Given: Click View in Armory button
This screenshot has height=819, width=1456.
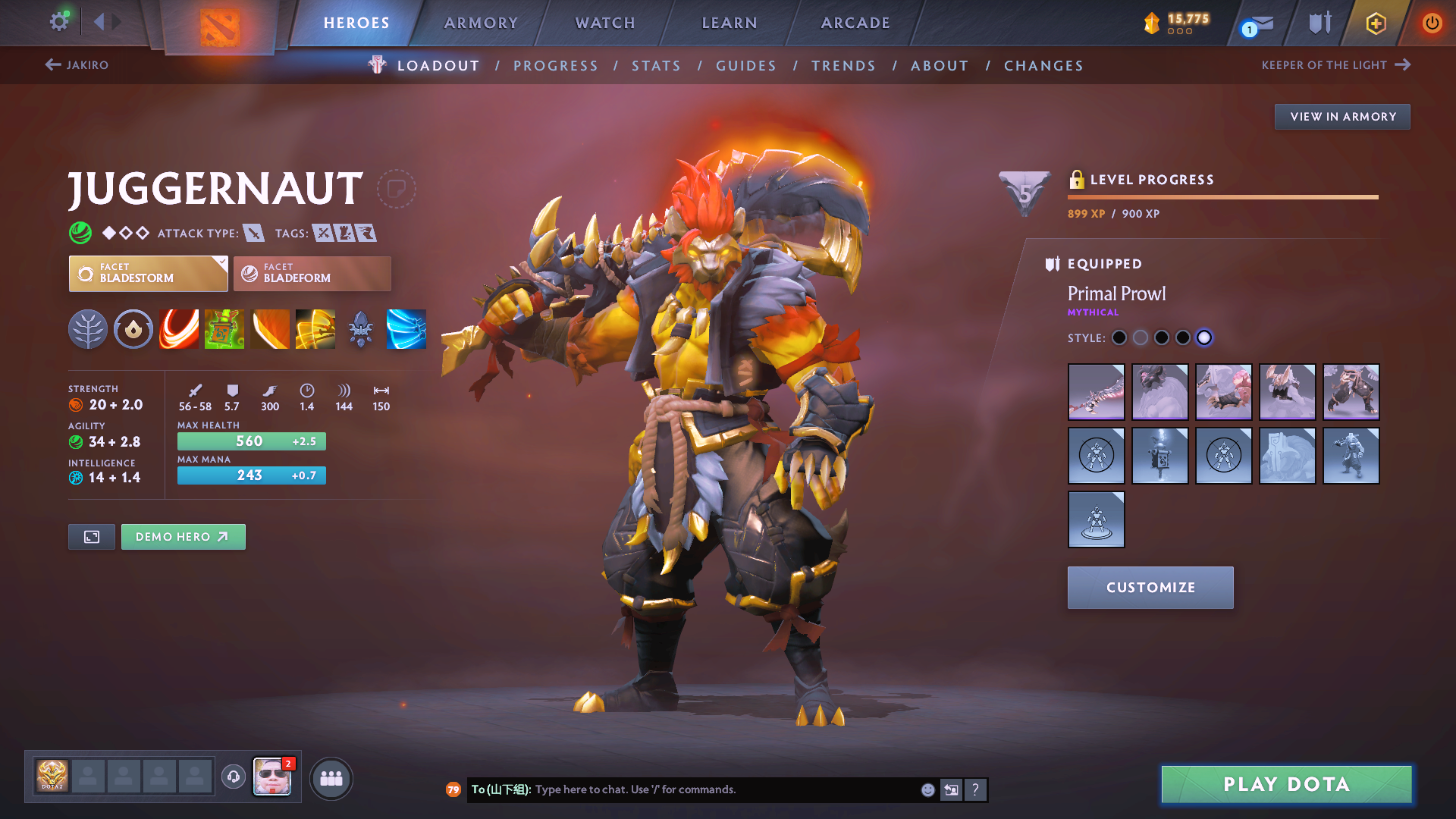Looking at the screenshot, I should 1342,117.
